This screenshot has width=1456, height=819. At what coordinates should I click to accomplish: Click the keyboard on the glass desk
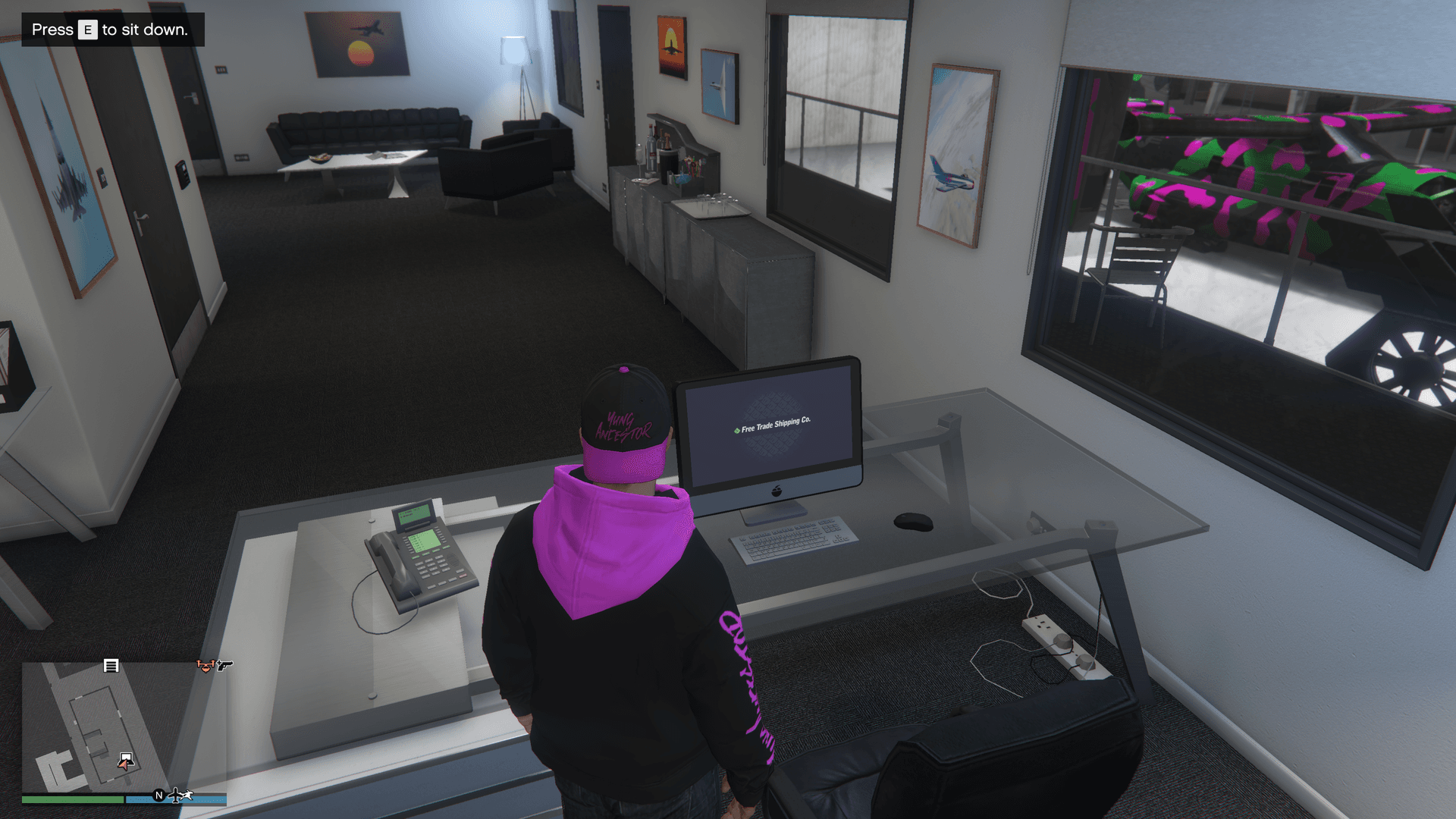[x=793, y=540]
